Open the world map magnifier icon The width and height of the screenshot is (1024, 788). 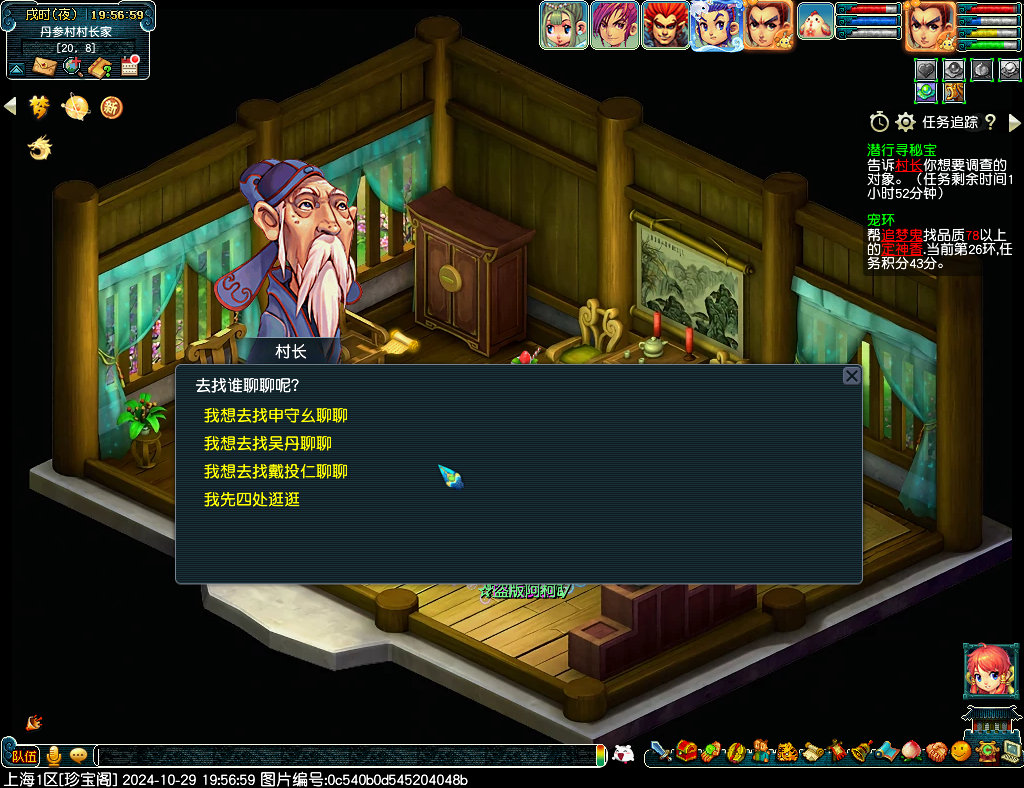tap(72, 66)
